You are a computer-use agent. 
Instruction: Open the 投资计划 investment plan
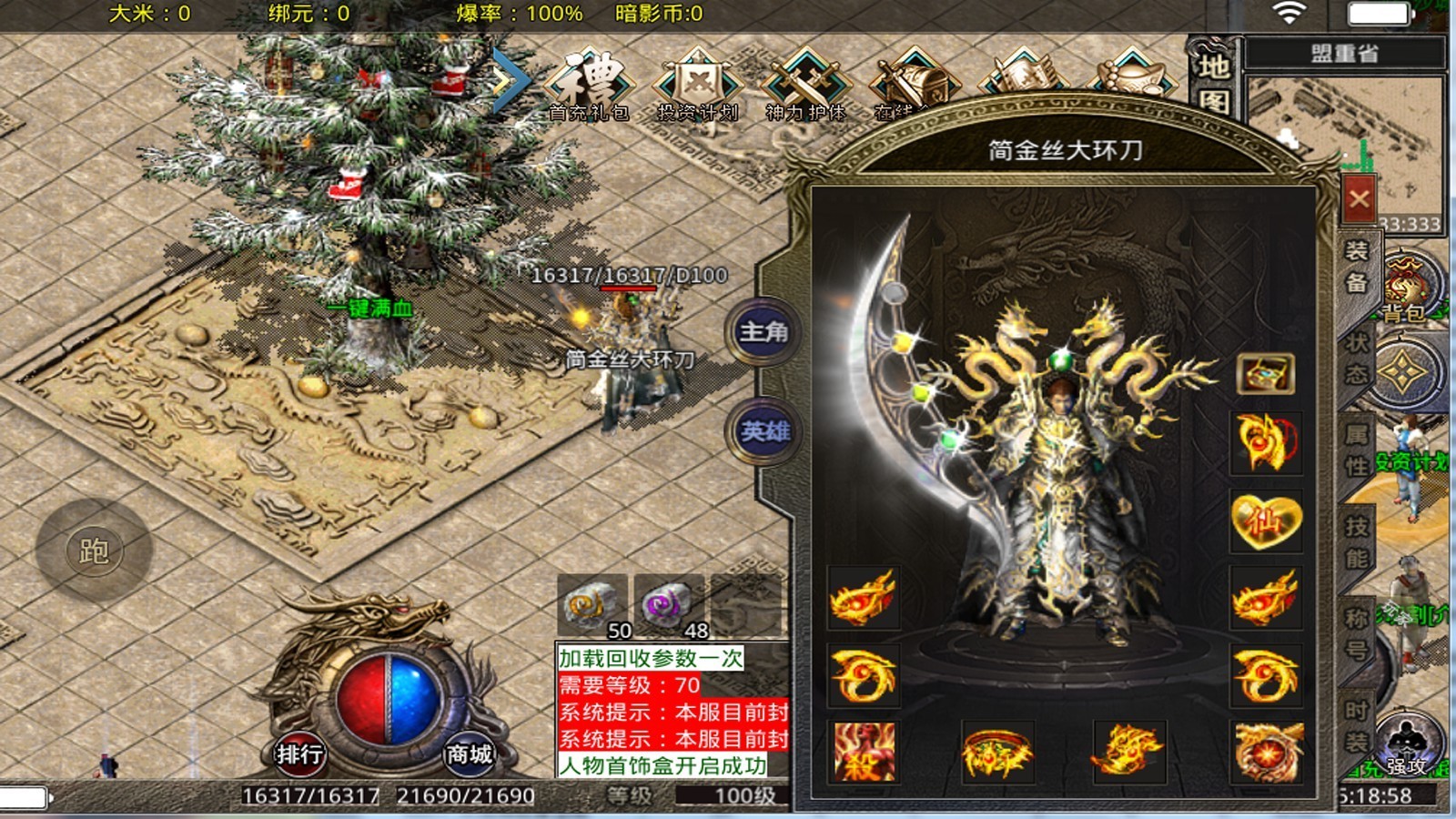click(x=697, y=85)
